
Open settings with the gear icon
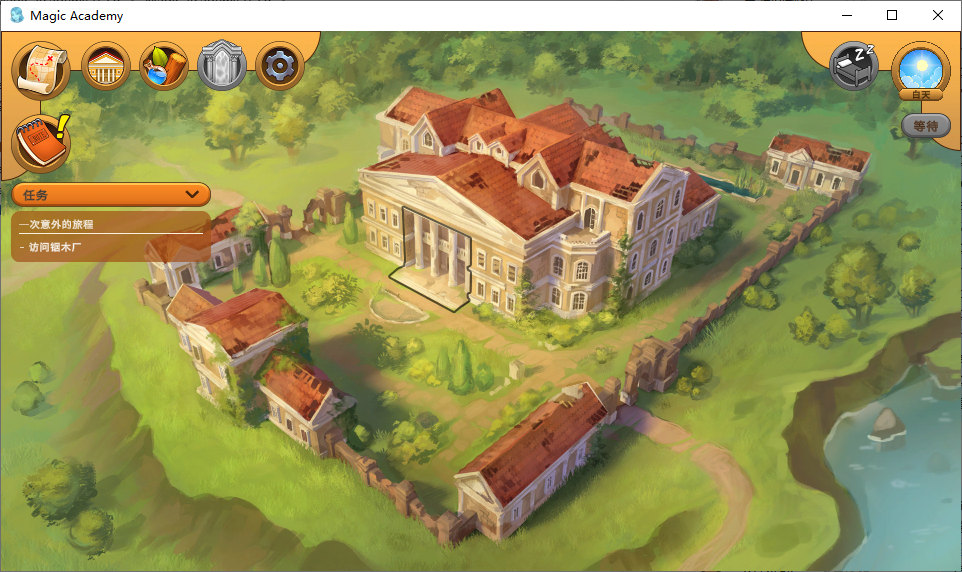(x=280, y=67)
